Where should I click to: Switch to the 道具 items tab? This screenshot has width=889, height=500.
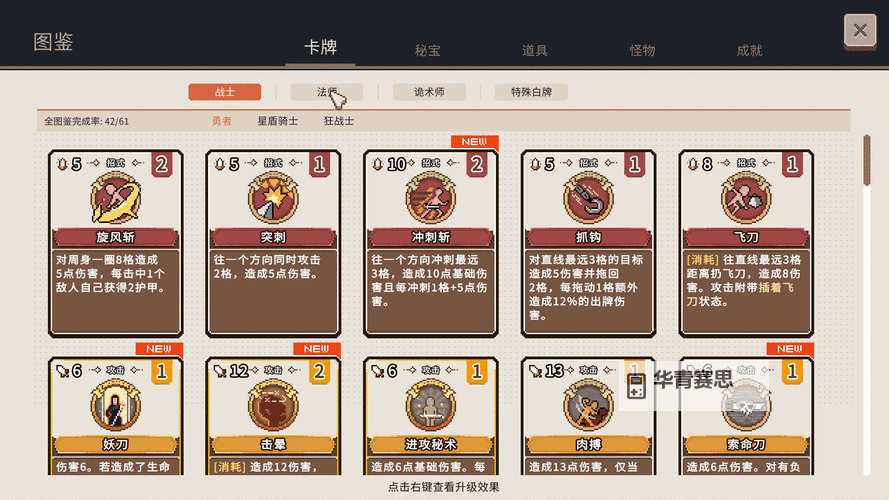(535, 50)
